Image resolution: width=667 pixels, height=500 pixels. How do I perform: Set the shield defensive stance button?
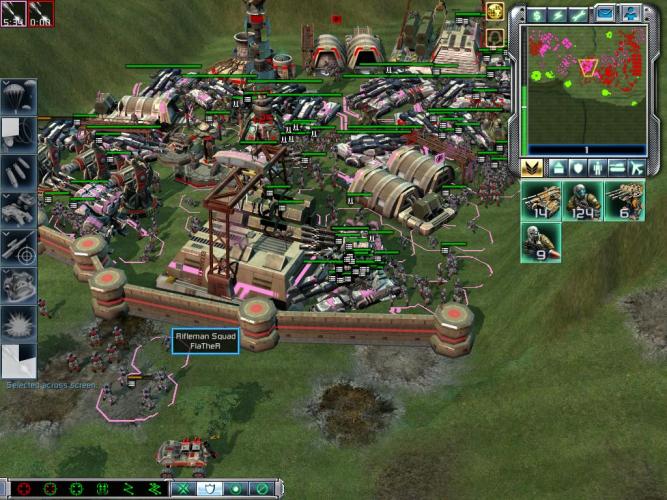(211, 489)
